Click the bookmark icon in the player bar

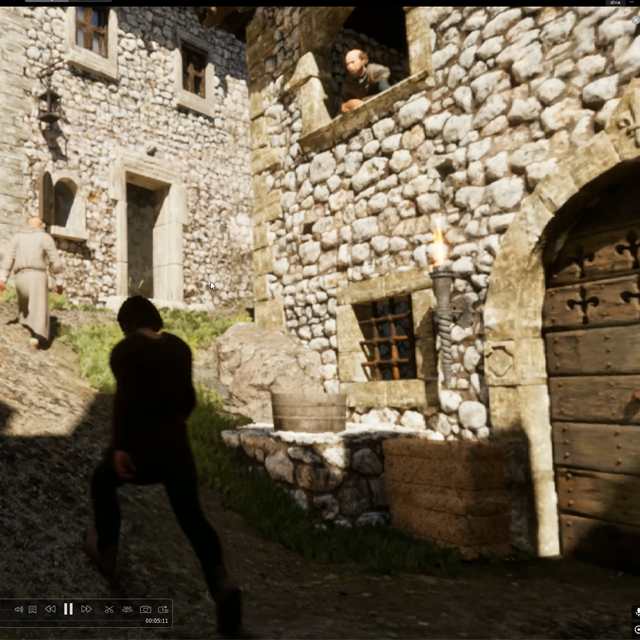tap(33, 609)
